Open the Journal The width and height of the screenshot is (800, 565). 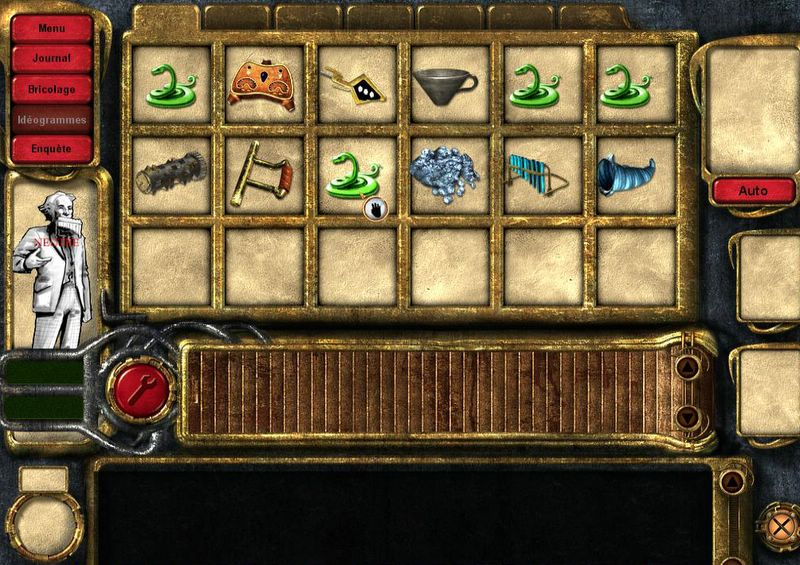coord(51,58)
